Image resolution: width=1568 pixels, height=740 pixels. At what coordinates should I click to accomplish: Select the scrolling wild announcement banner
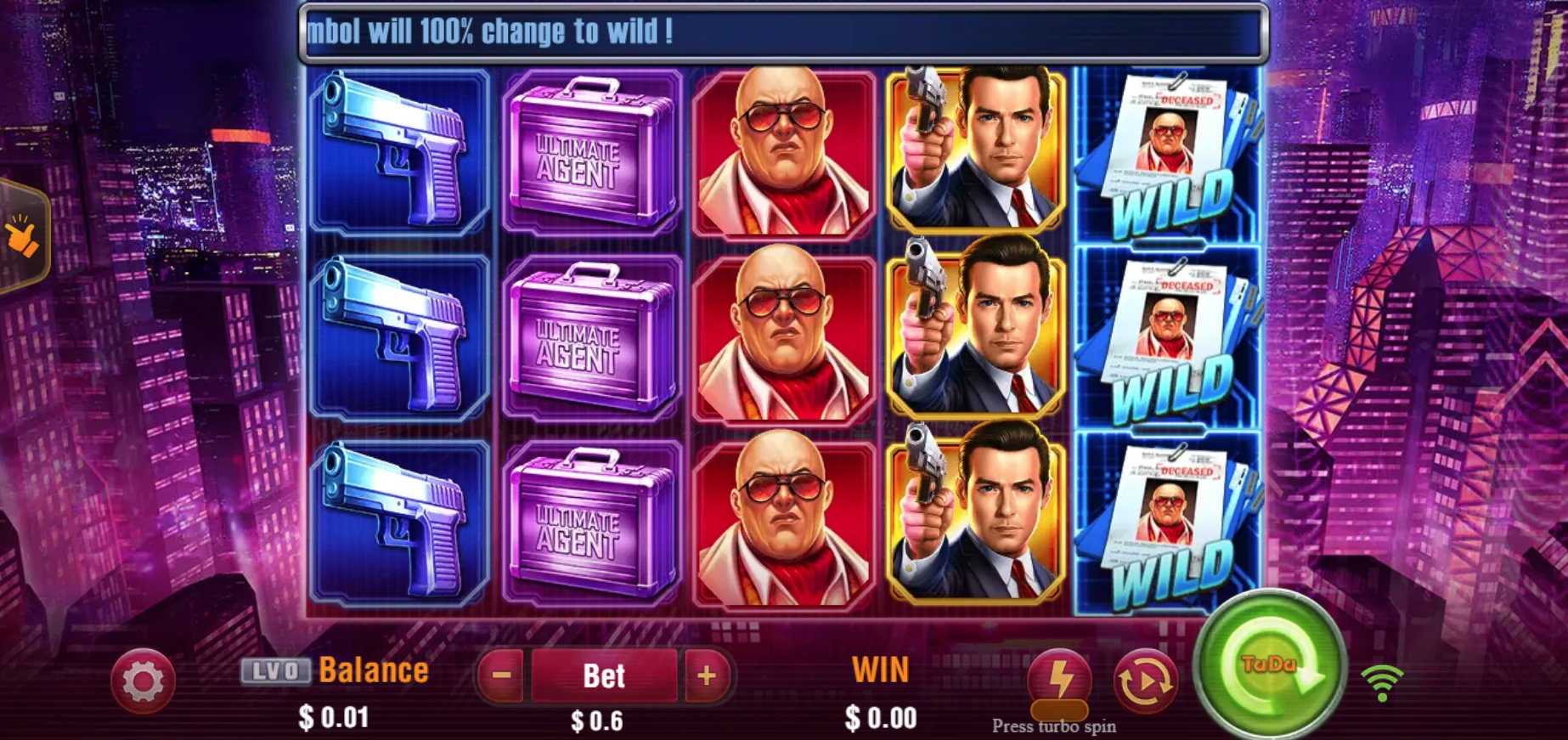coord(781,31)
